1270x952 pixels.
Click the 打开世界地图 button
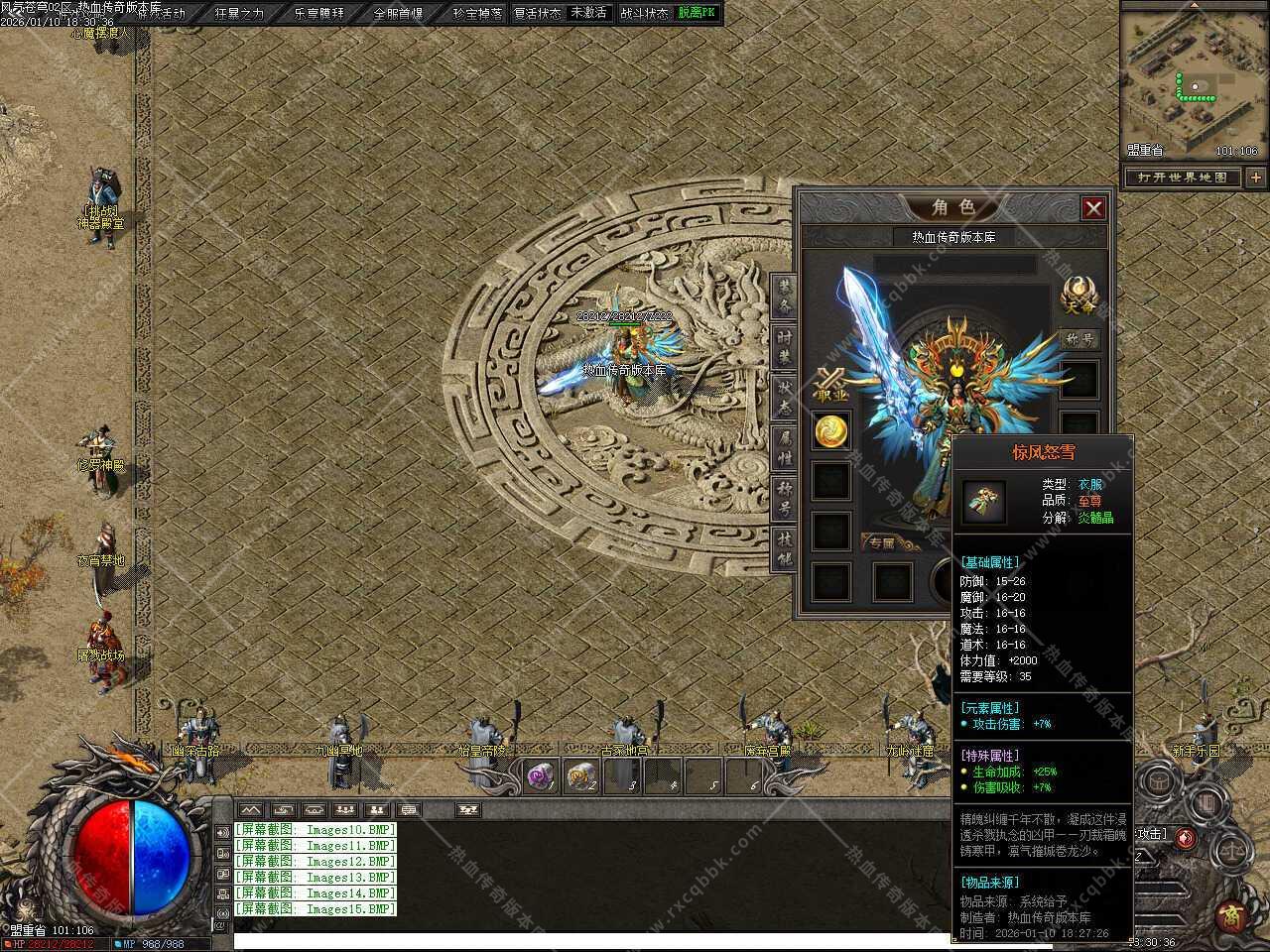pos(1184,178)
